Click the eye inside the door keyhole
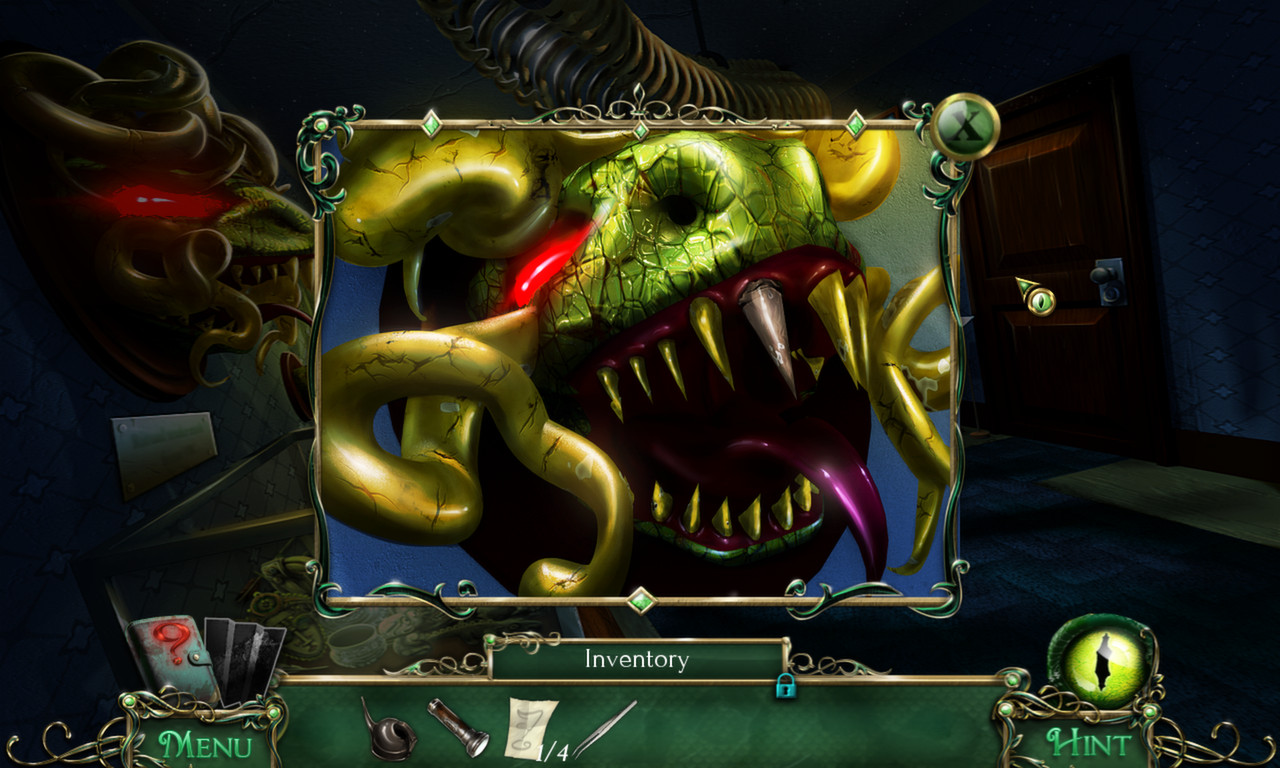Image resolution: width=1280 pixels, height=768 pixels. [x=1040, y=300]
